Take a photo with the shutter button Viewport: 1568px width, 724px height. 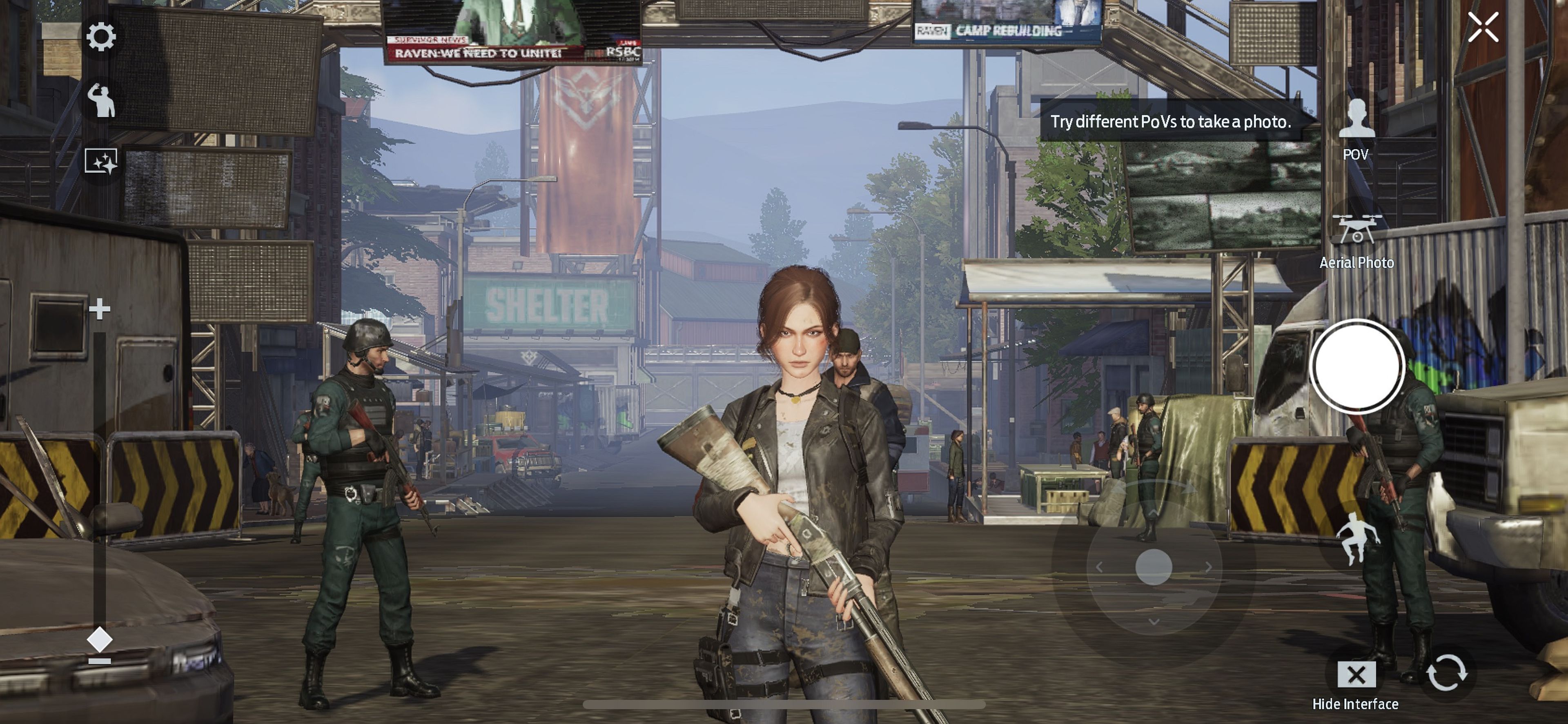coord(1357,366)
